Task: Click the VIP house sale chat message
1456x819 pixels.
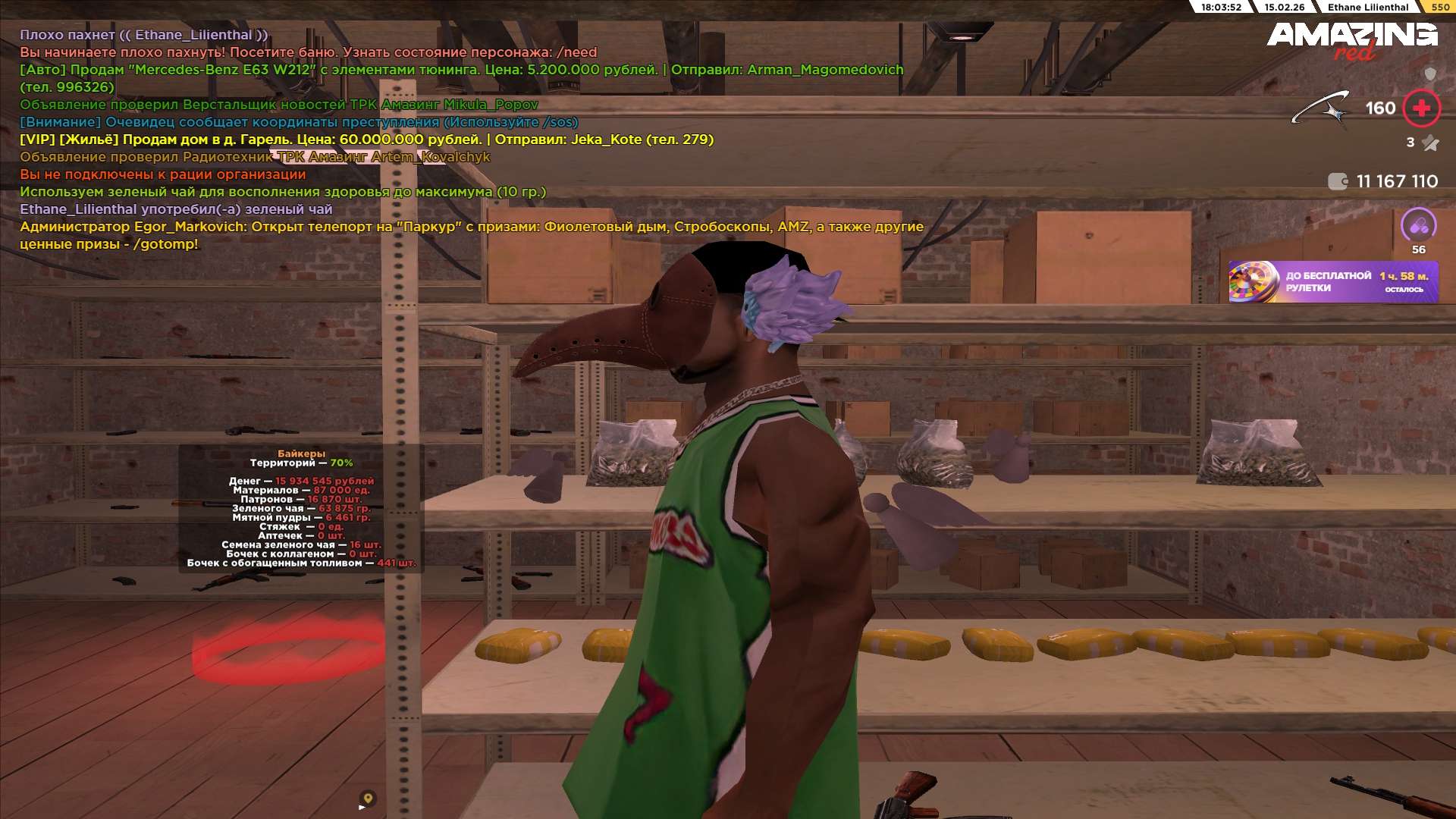Action: 366,140
